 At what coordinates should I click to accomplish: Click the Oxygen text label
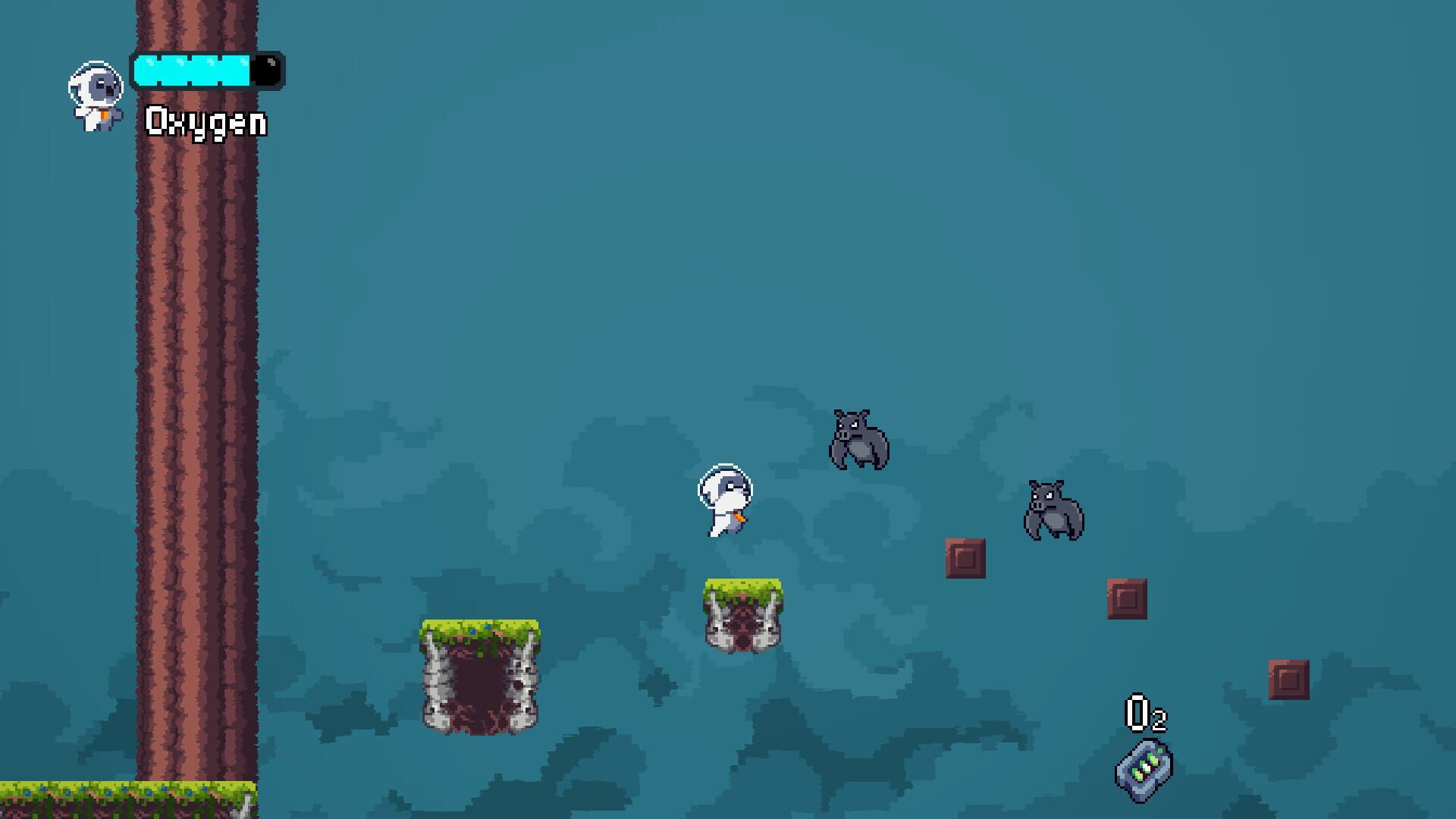click(x=205, y=121)
